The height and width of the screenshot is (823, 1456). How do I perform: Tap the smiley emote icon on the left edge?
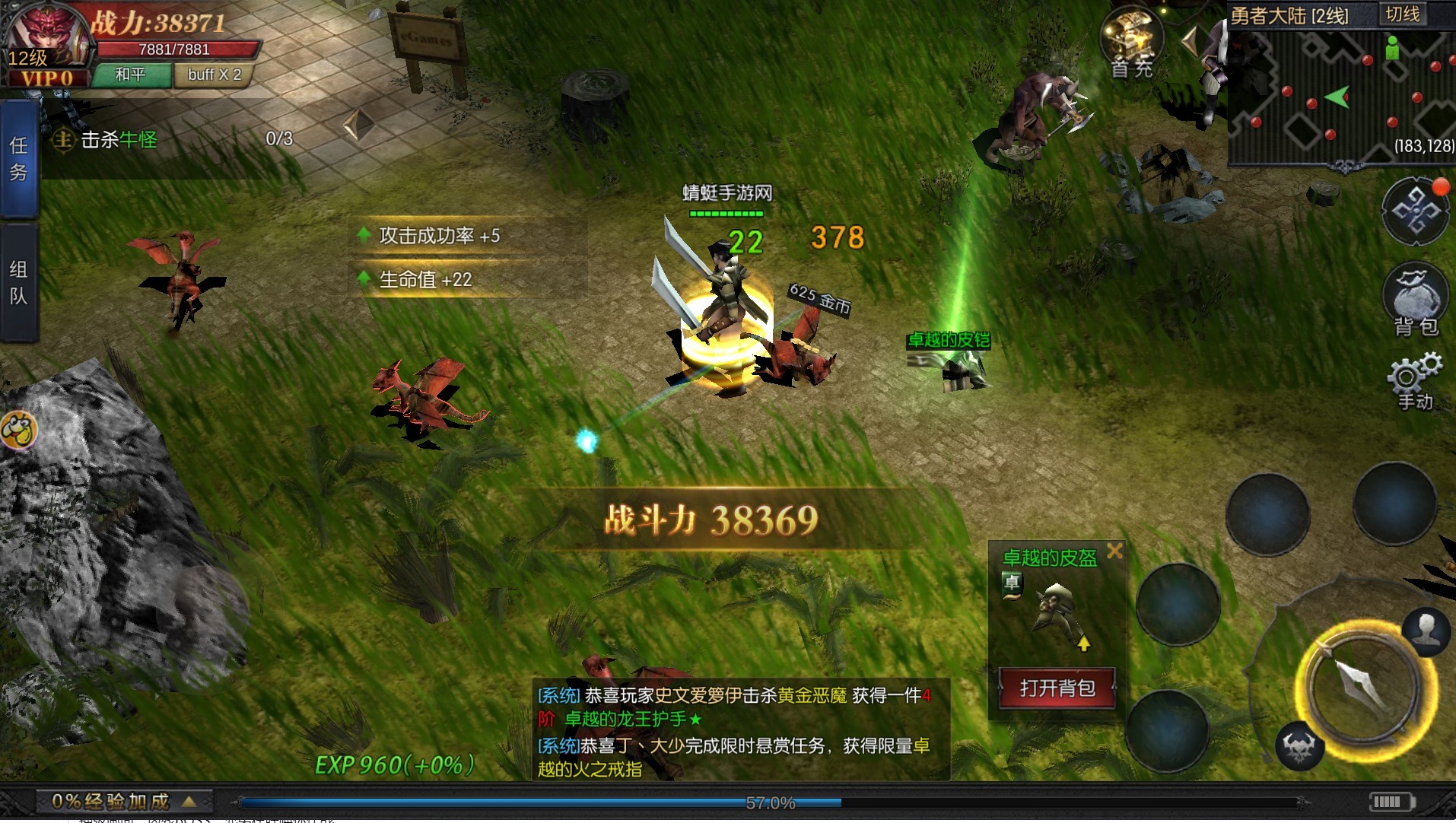click(21, 430)
